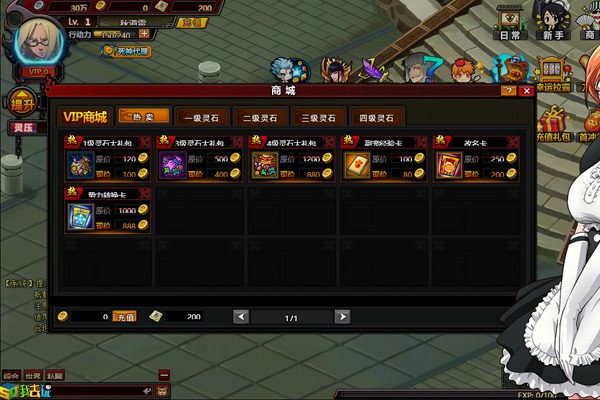
Task: Go to the next shop page
Action: click(343, 316)
